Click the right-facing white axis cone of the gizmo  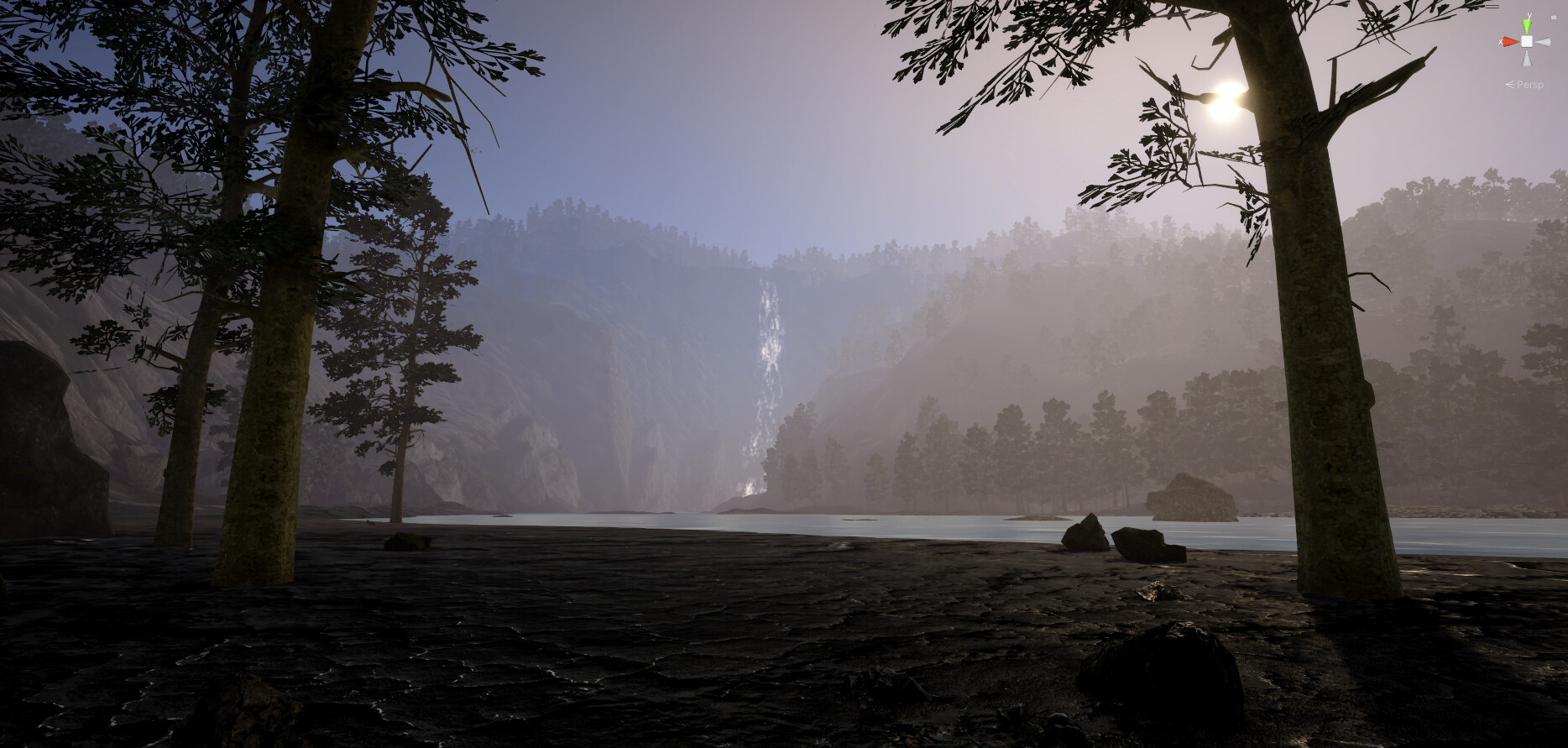tap(1542, 42)
